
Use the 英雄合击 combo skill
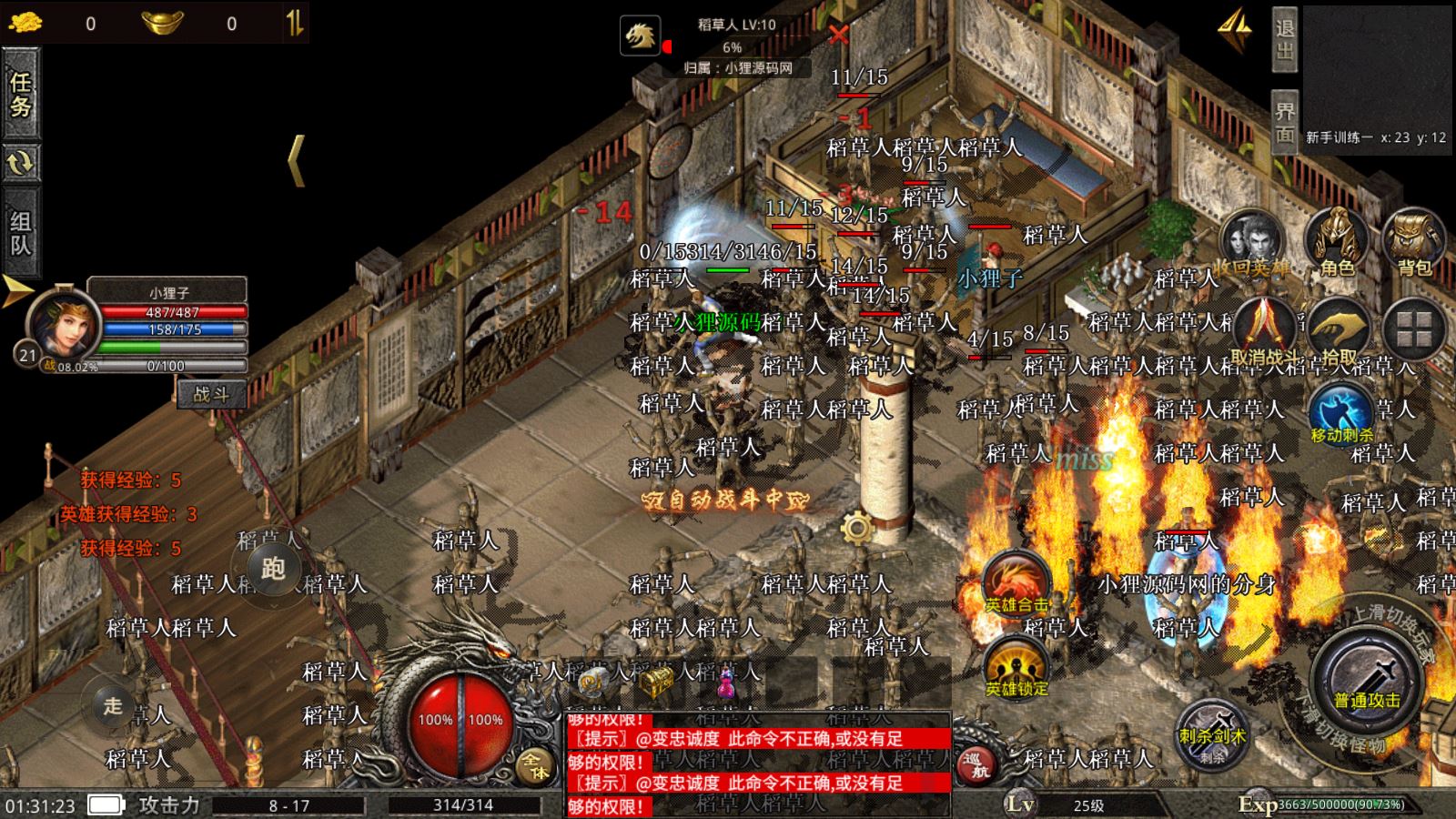1016,582
